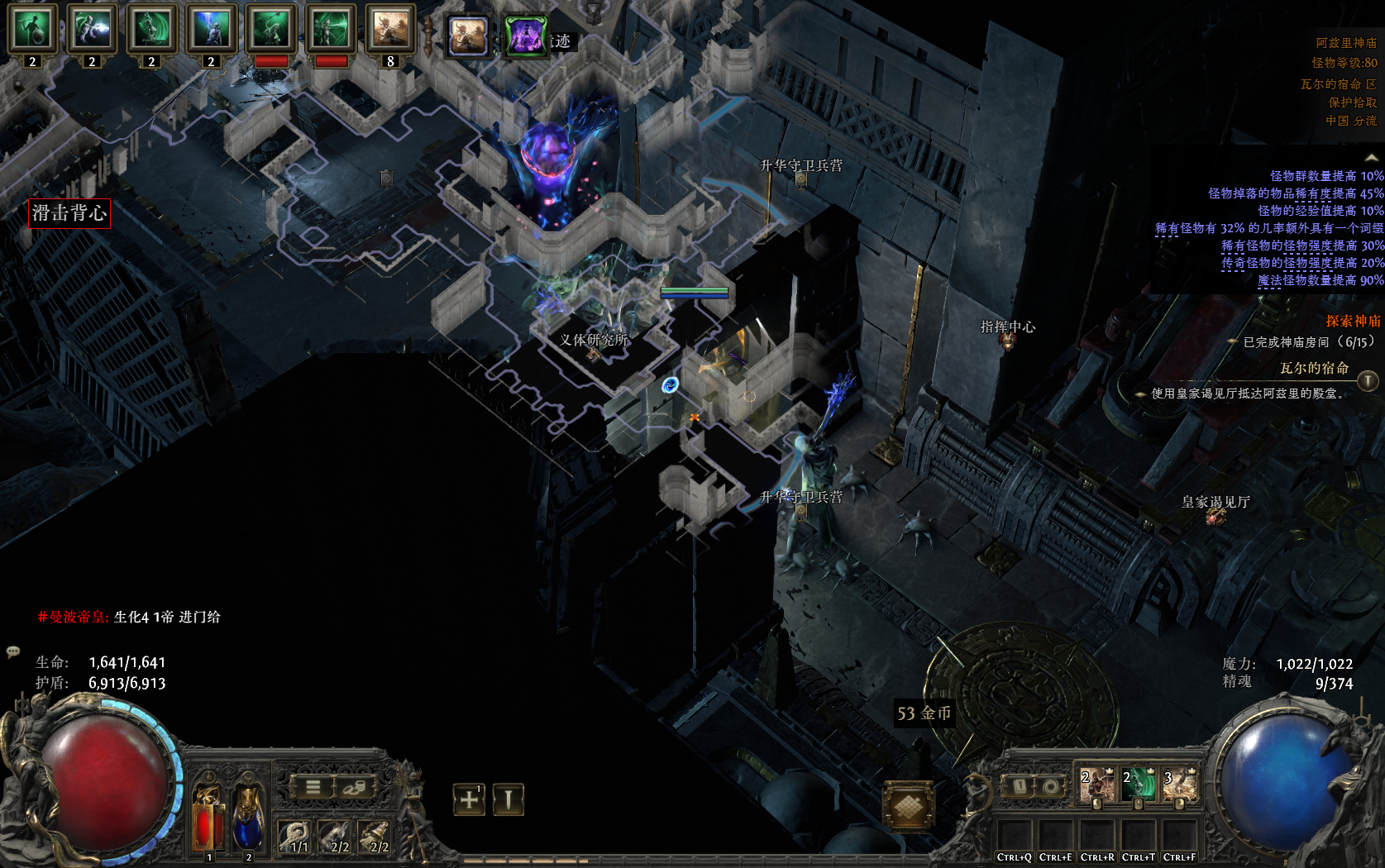The height and width of the screenshot is (868, 1385).
Task: Activate the green minion skill on the hotbar
Action: coord(1138,785)
